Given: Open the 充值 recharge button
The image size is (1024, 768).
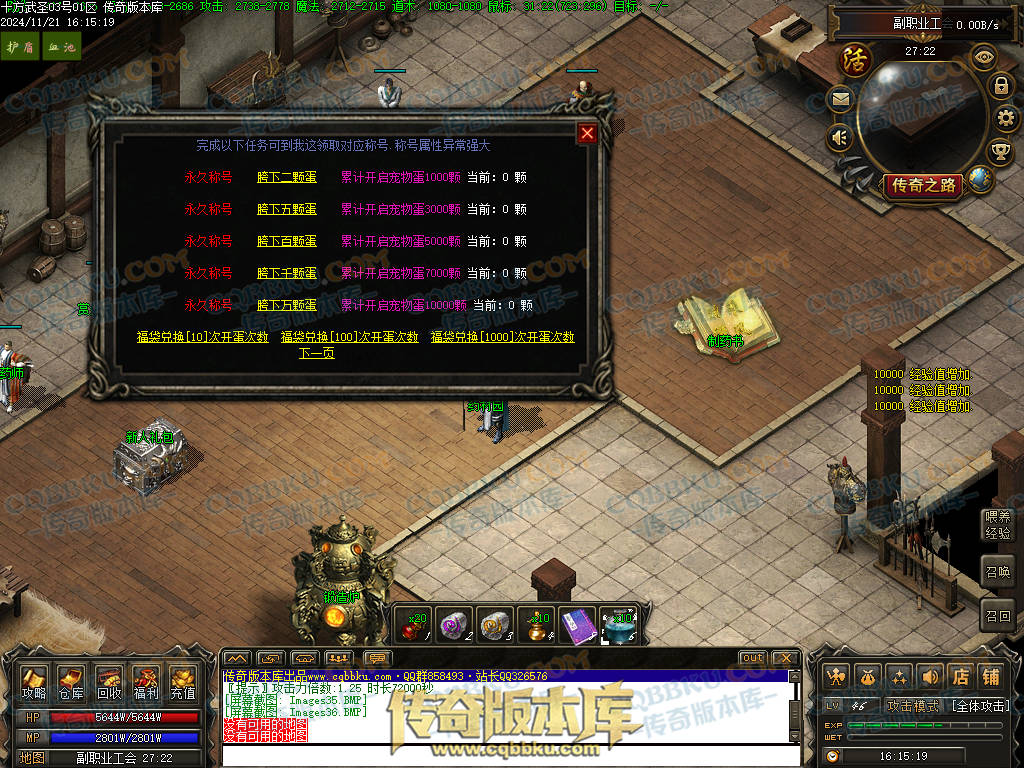Looking at the screenshot, I should [x=182, y=683].
